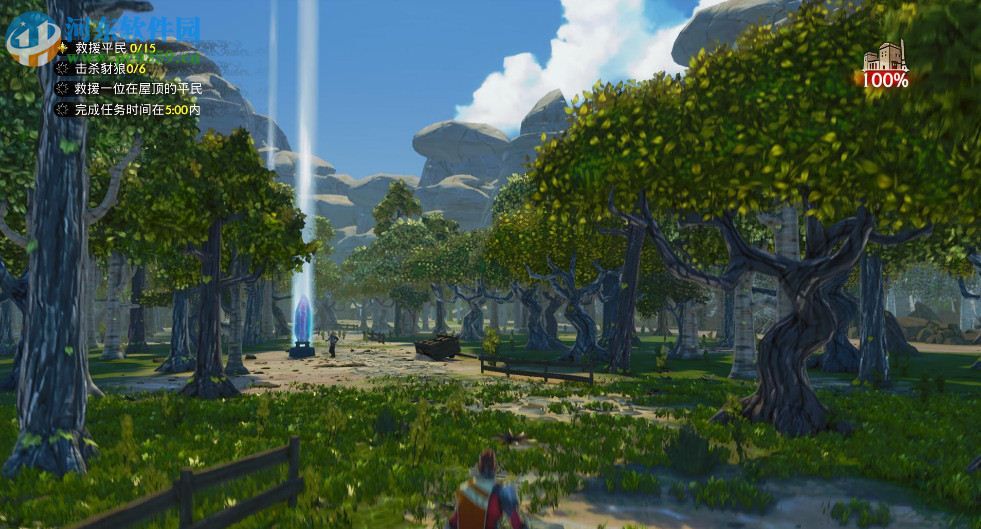981x529 pixels.
Task: Click the 救援一位在屋顶的平民 objective
Action: [137, 88]
